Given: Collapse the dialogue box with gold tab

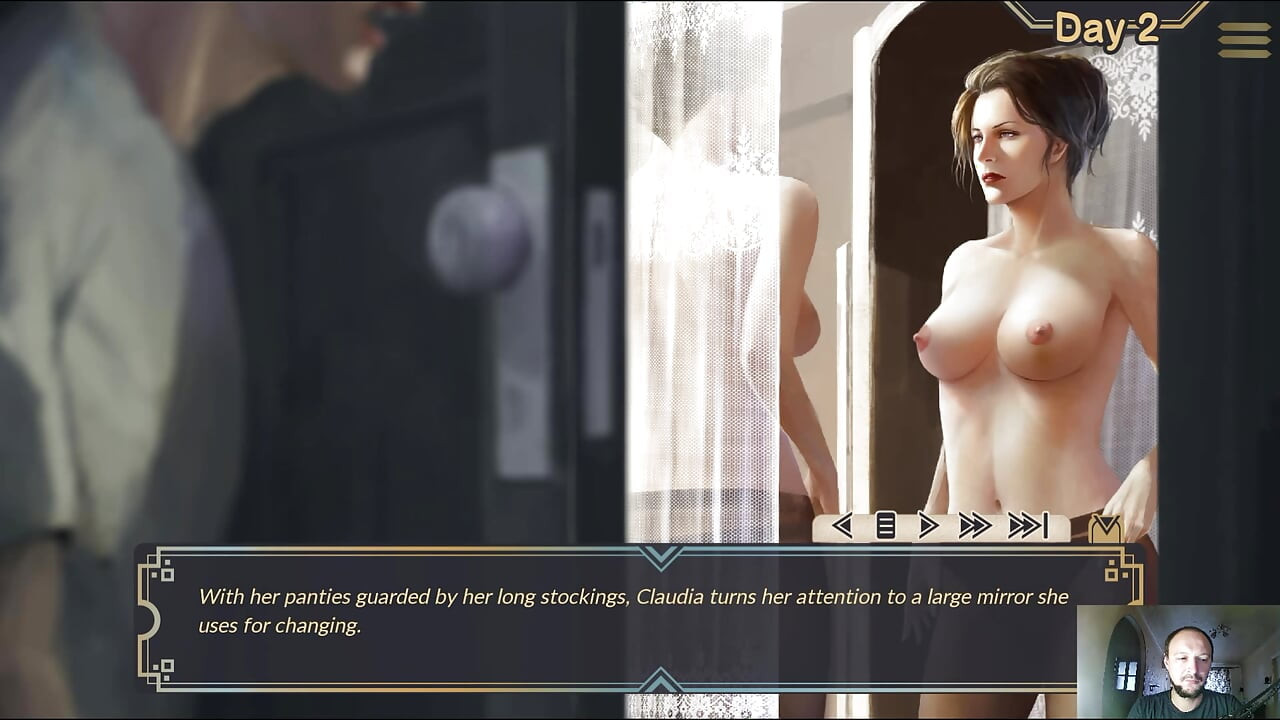Looking at the screenshot, I should tap(1105, 528).
